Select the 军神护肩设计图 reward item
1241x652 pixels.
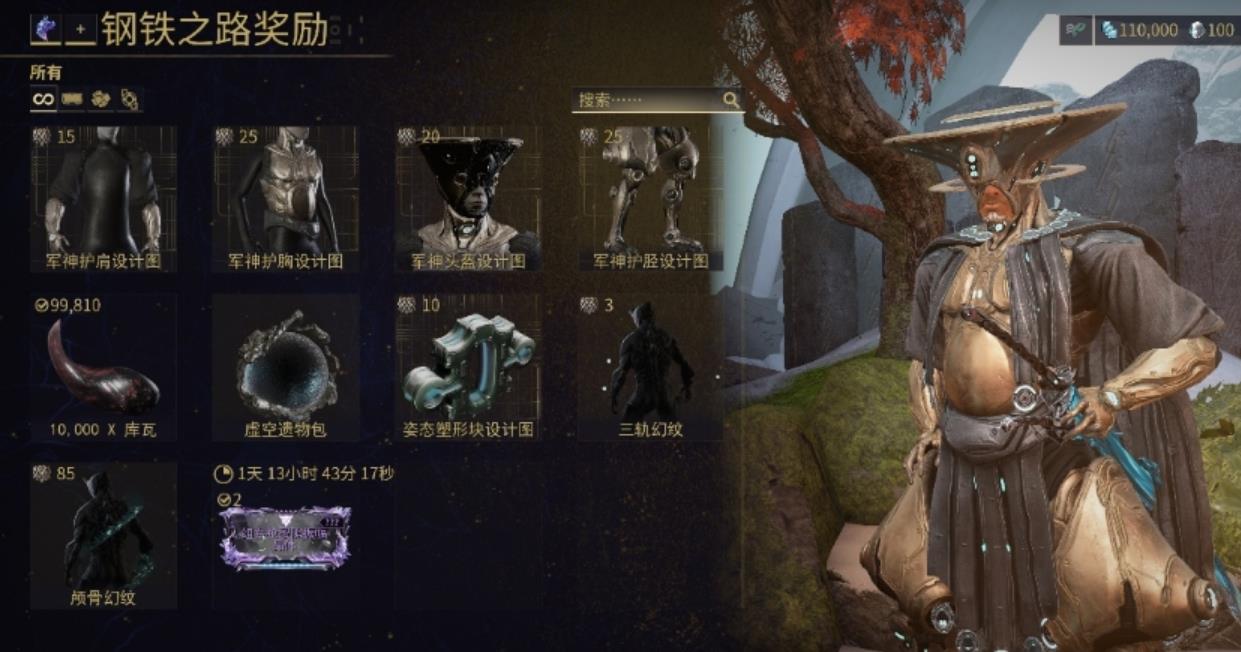(103, 198)
